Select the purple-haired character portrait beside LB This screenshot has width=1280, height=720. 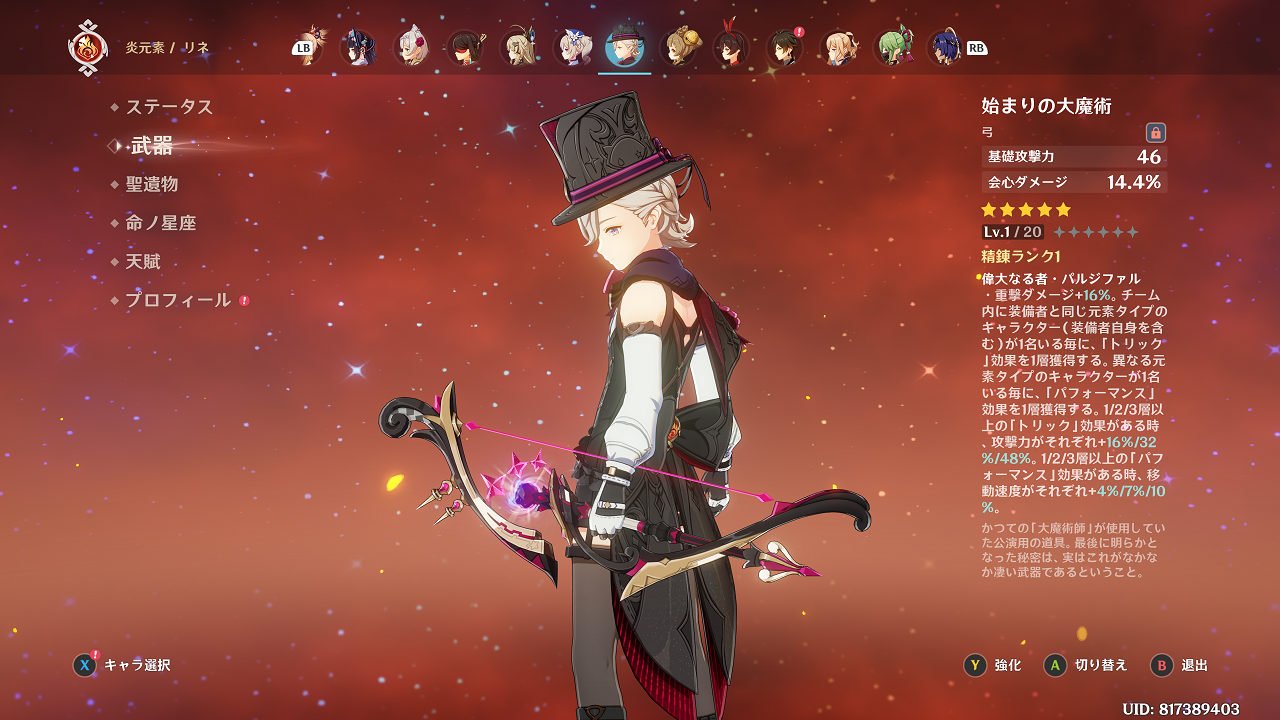(x=357, y=47)
